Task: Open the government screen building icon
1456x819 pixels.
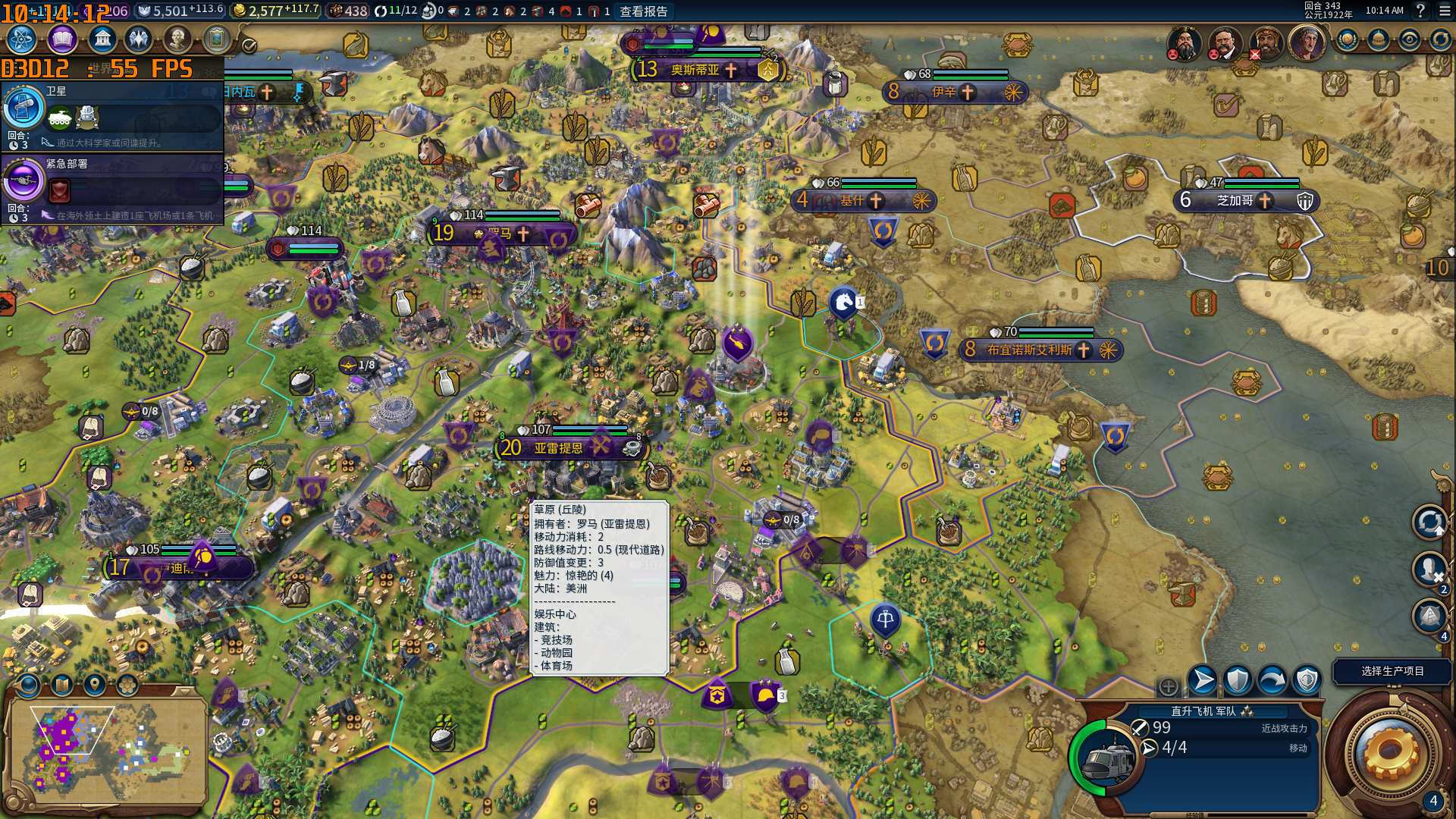Action: click(102, 39)
